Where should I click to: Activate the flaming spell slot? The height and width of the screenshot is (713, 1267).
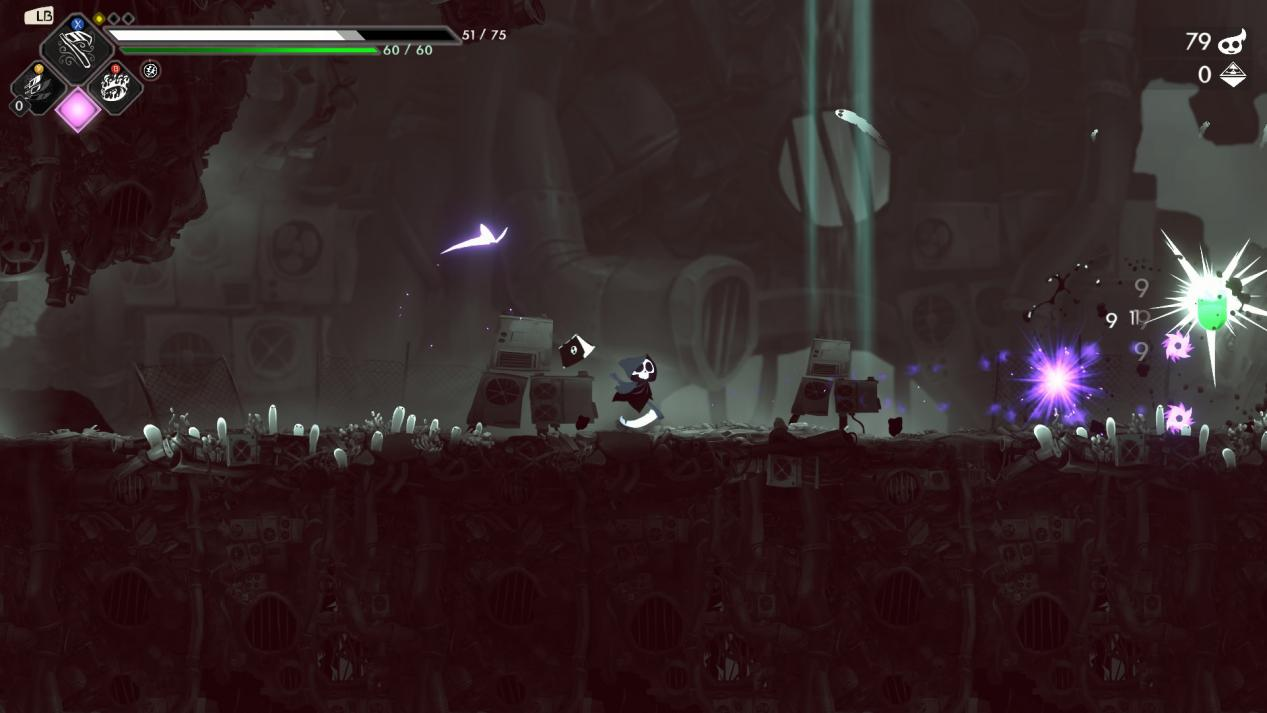[x=115, y=87]
